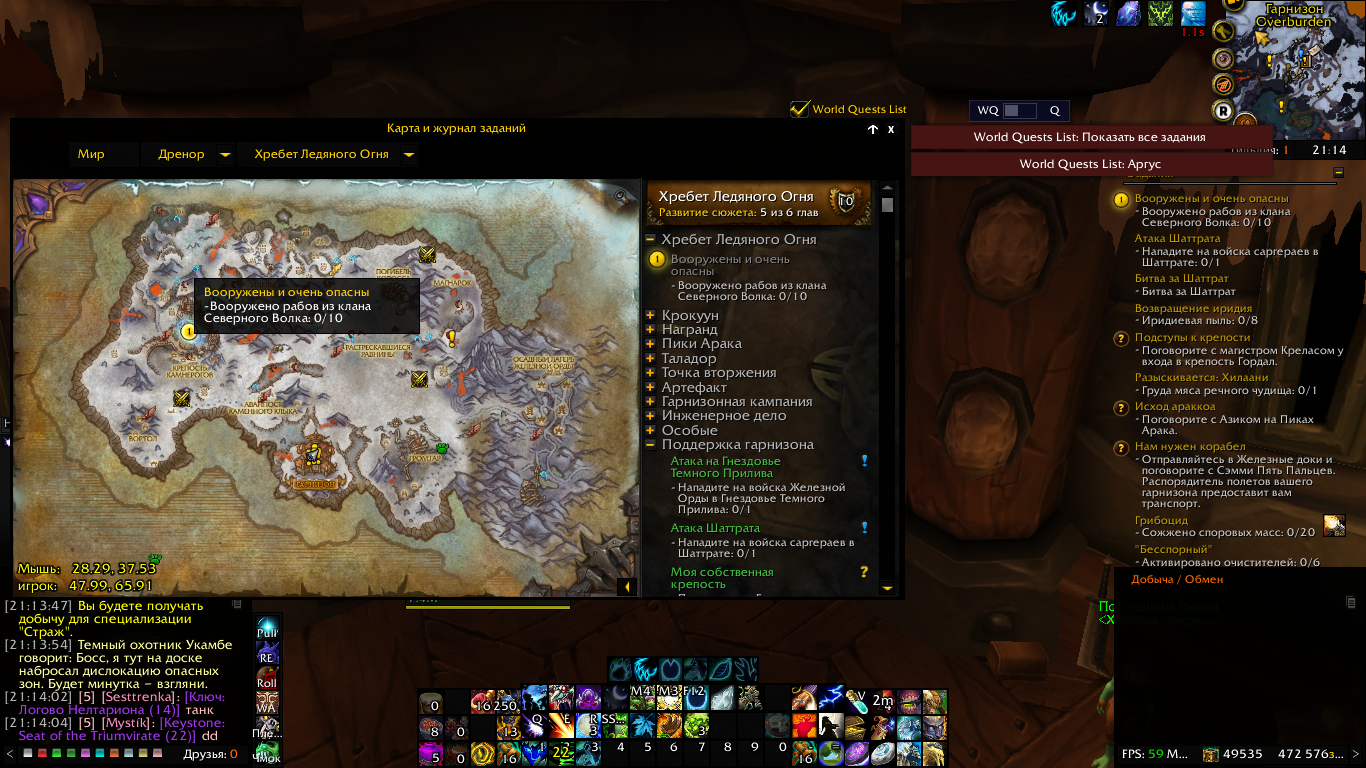
Task: Click the Вооружены и очень опасны tracker entry
Action: [x=1211, y=198]
